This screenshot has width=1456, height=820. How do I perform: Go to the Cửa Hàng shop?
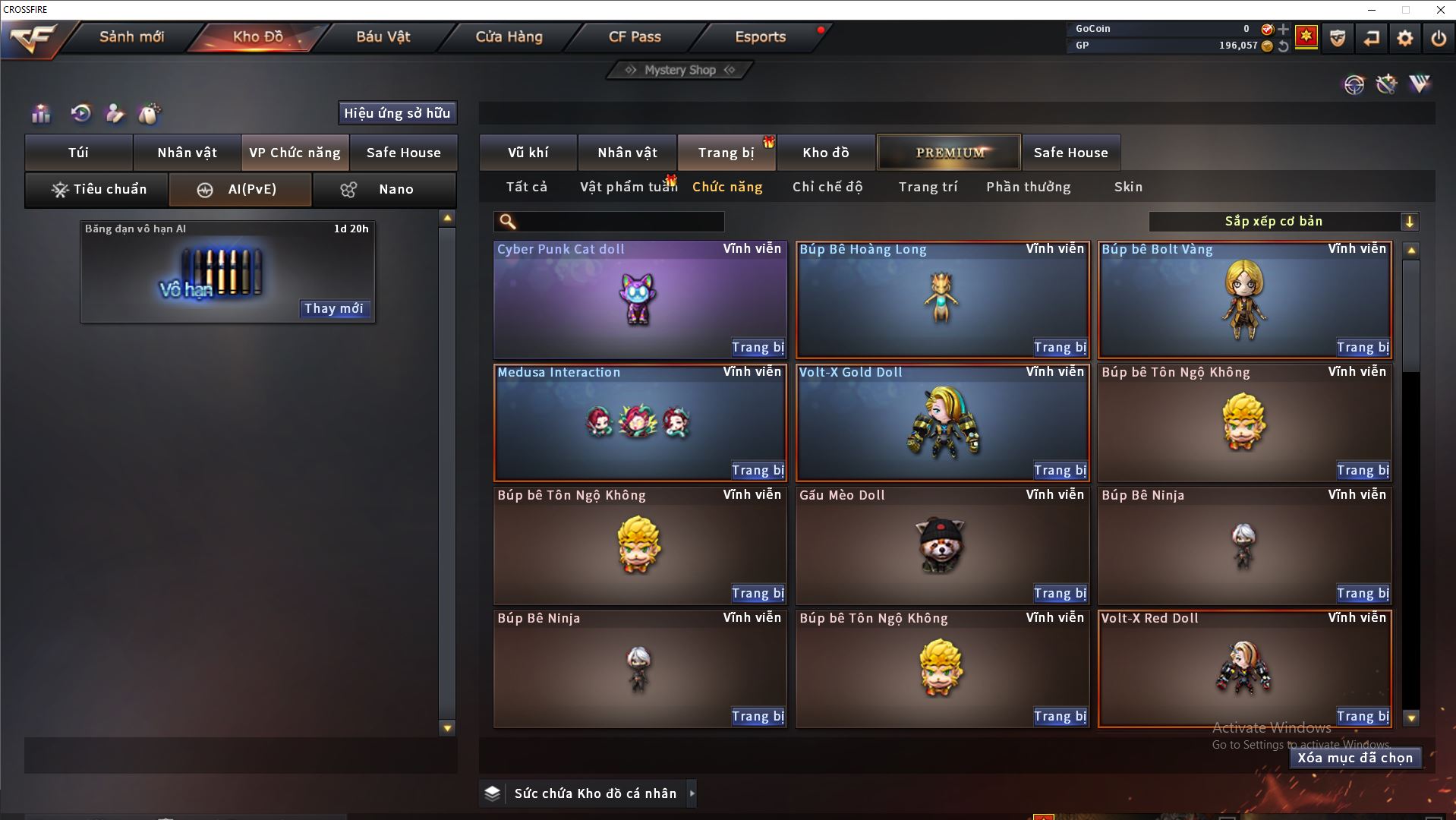509,36
